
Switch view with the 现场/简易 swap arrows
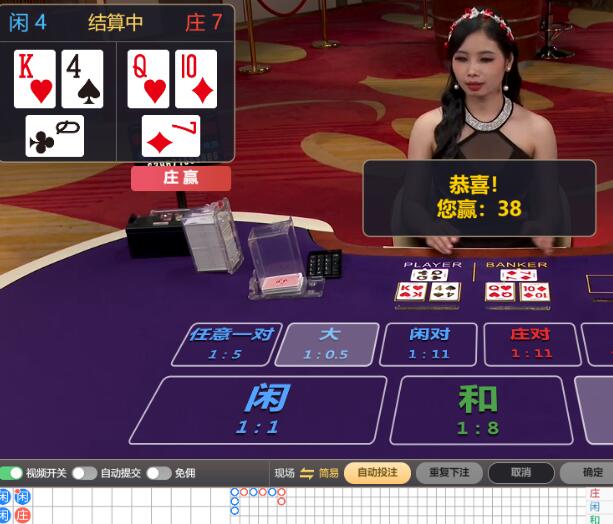coord(307,473)
